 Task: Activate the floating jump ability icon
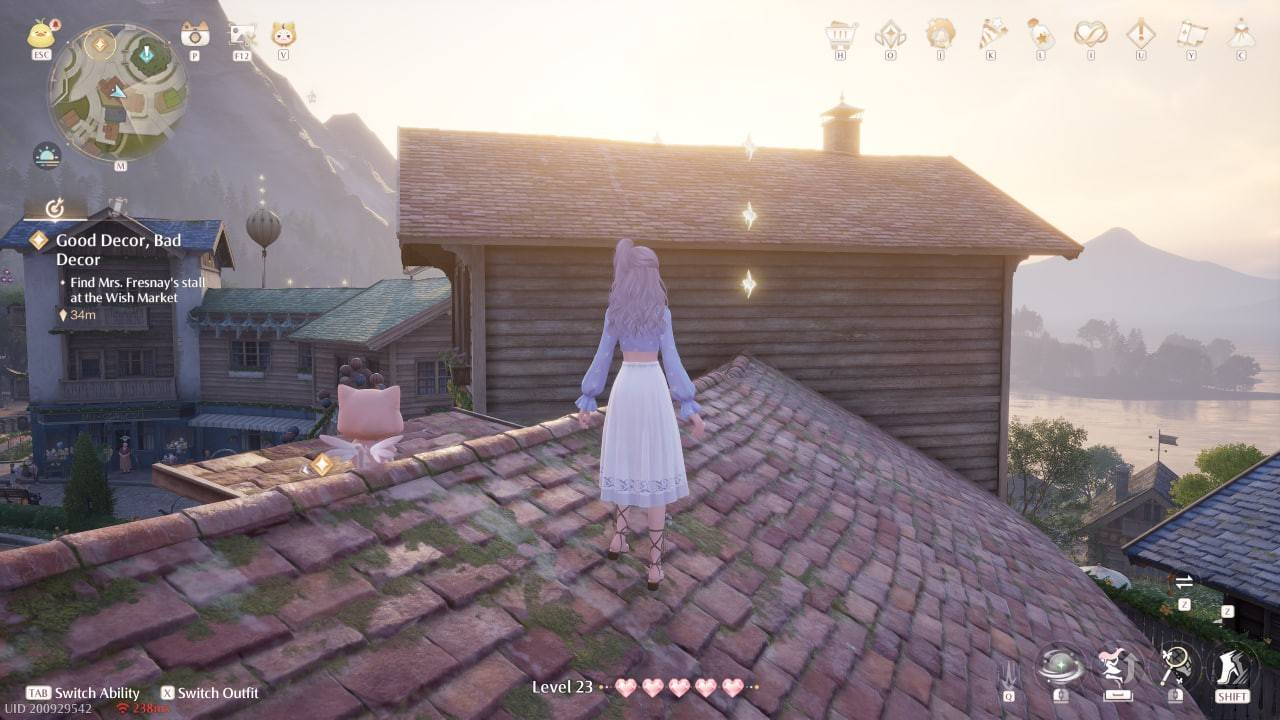click(x=1117, y=664)
